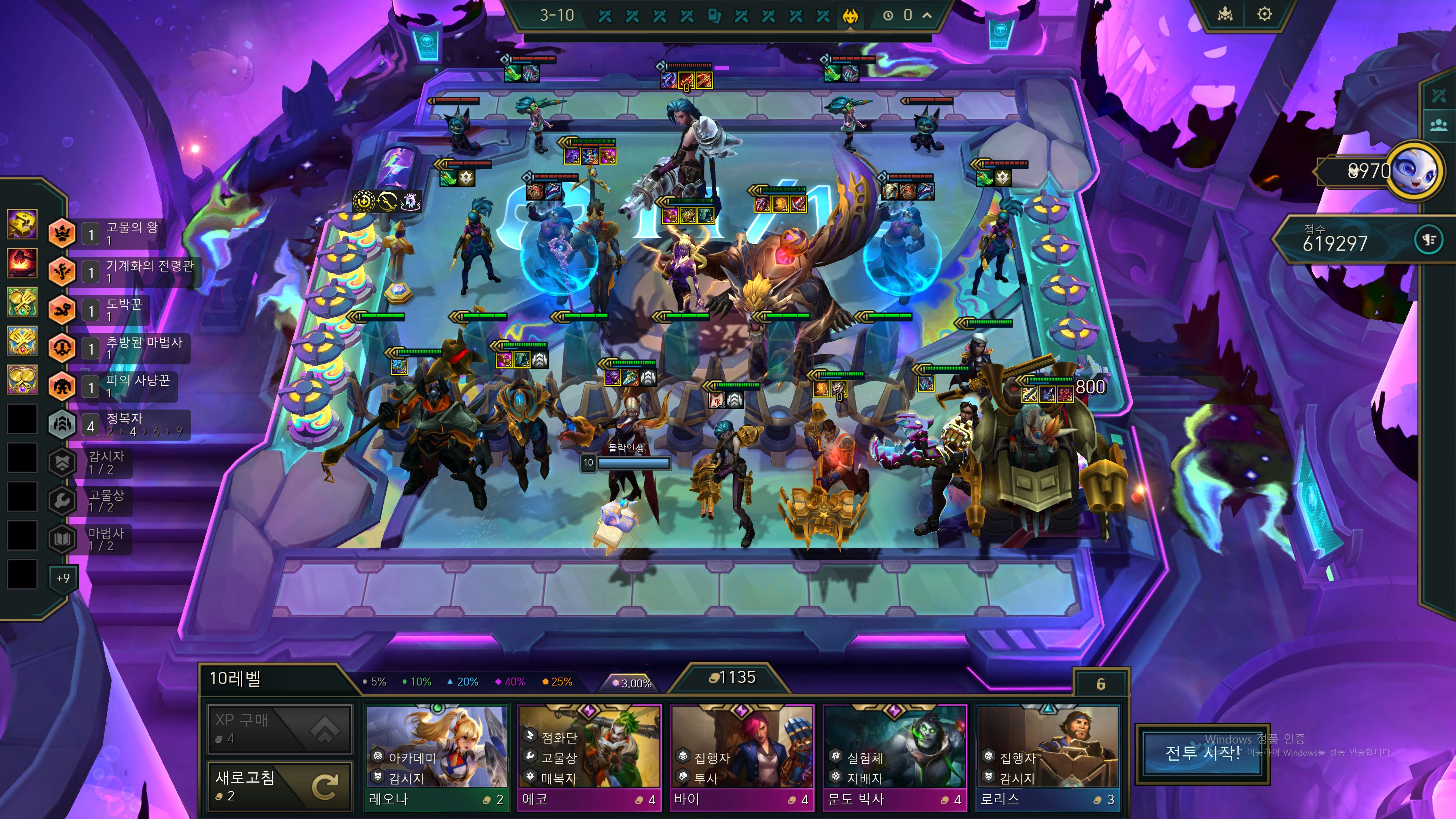This screenshot has width=1456, height=819.
Task: Expand the stage tracker arrow
Action: pos(927,15)
